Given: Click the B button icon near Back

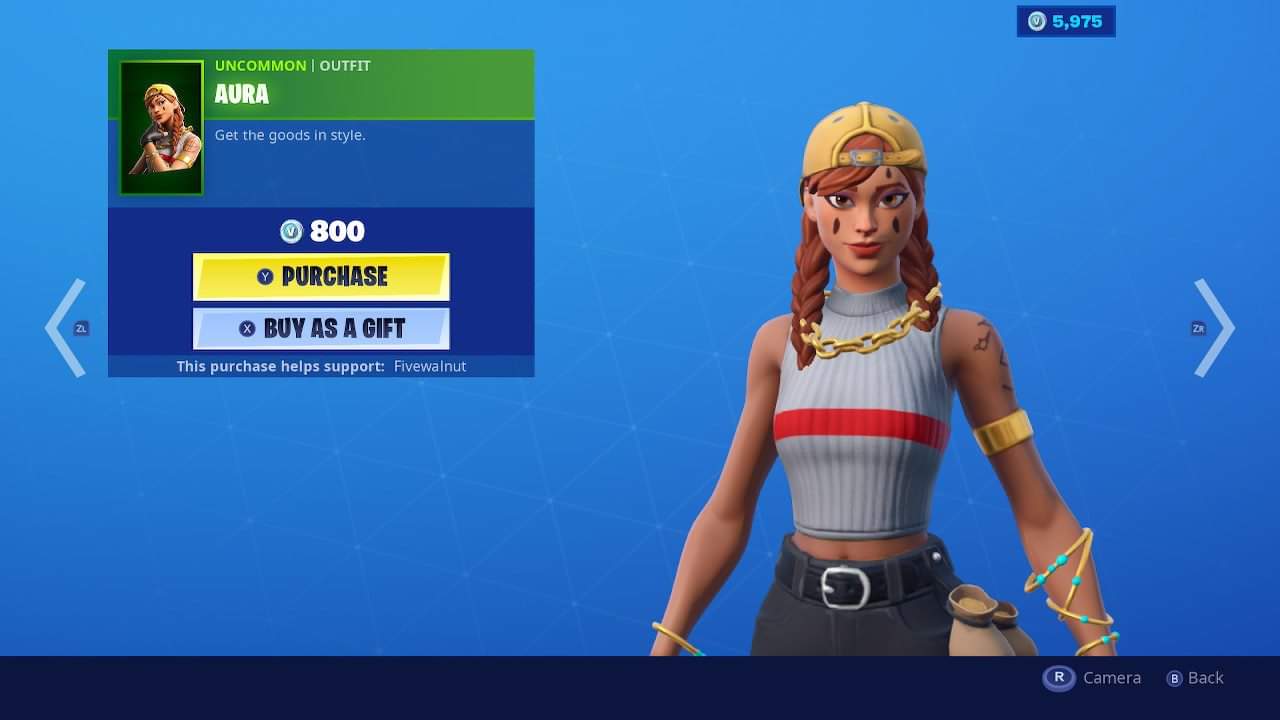Looking at the screenshot, I should (1173, 678).
